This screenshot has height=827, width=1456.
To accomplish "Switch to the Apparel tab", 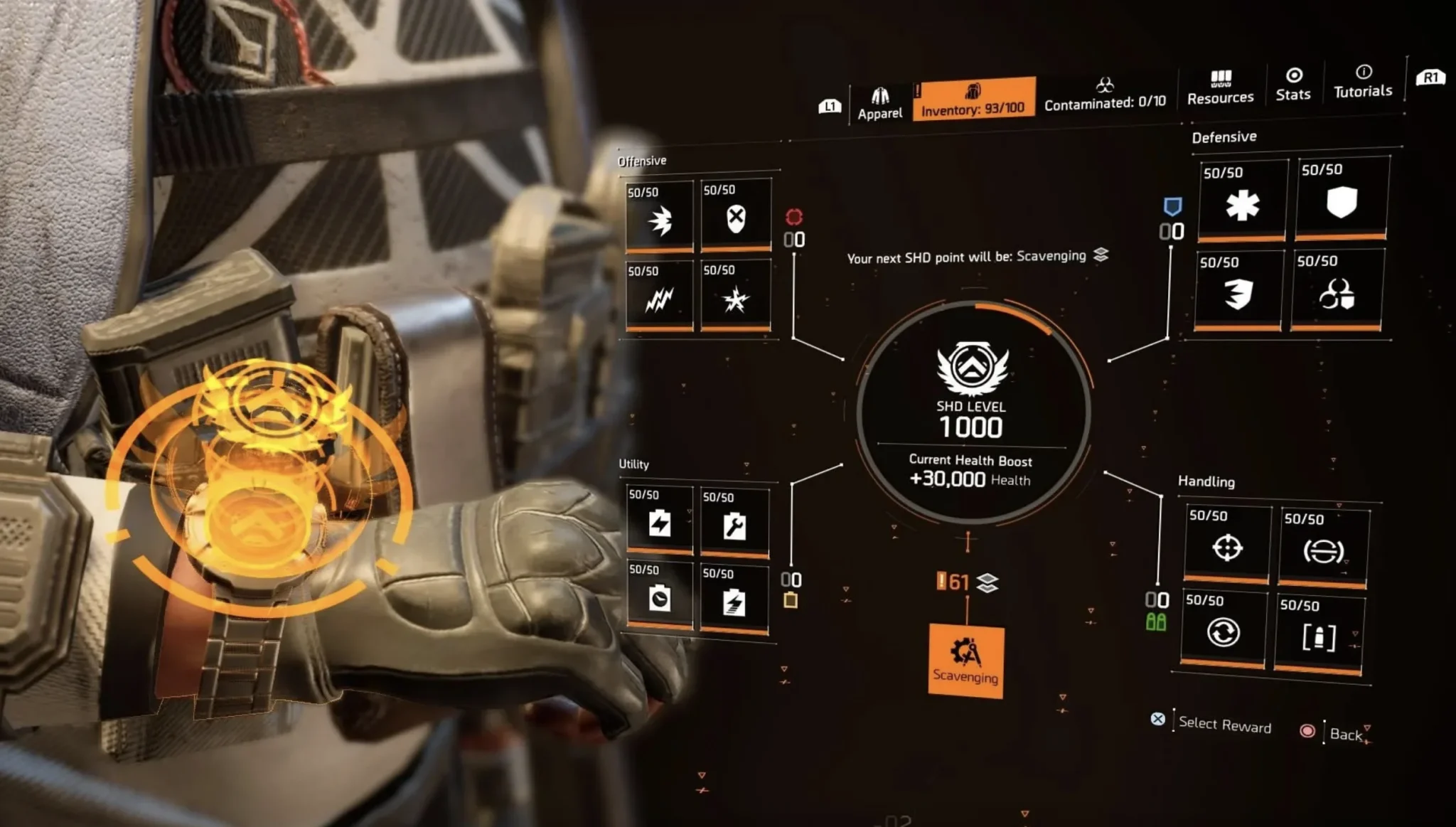I will 880,104.
